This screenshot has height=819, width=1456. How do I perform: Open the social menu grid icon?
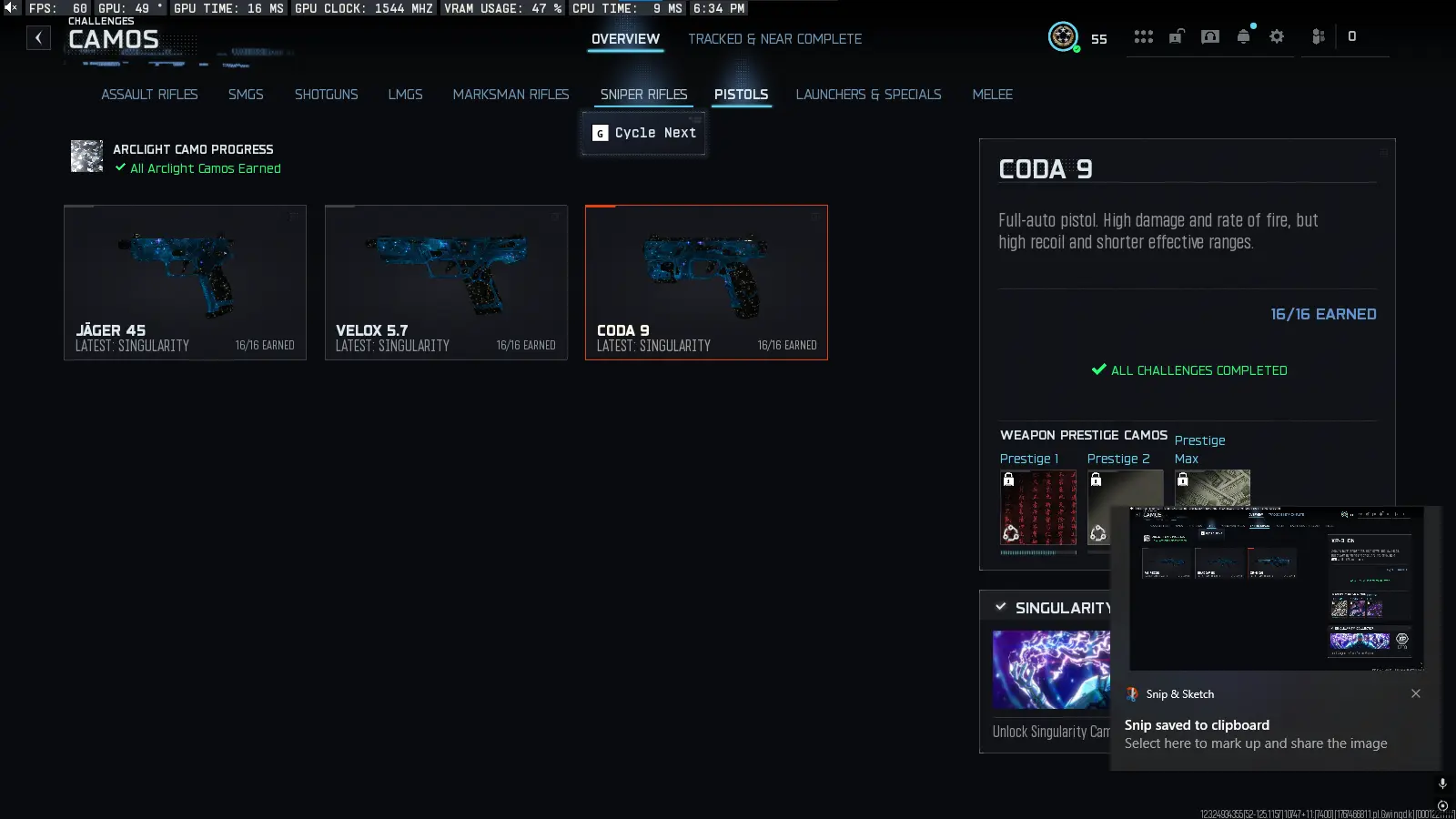pos(1144,37)
